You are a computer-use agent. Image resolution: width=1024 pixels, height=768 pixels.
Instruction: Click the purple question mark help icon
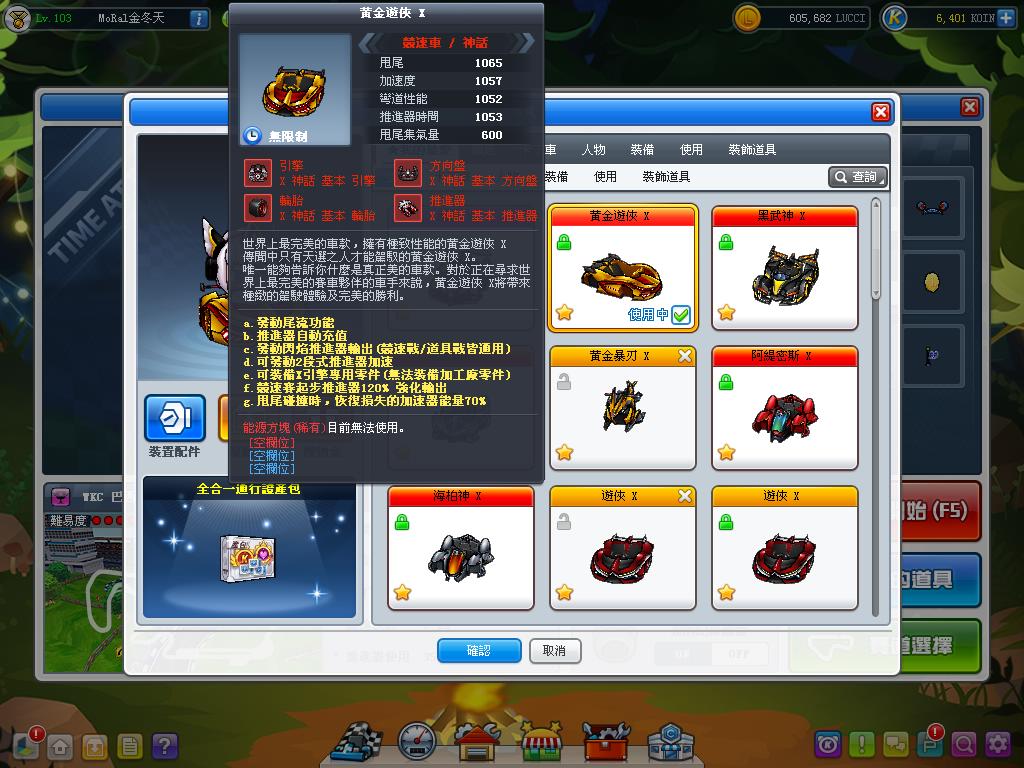coord(165,745)
